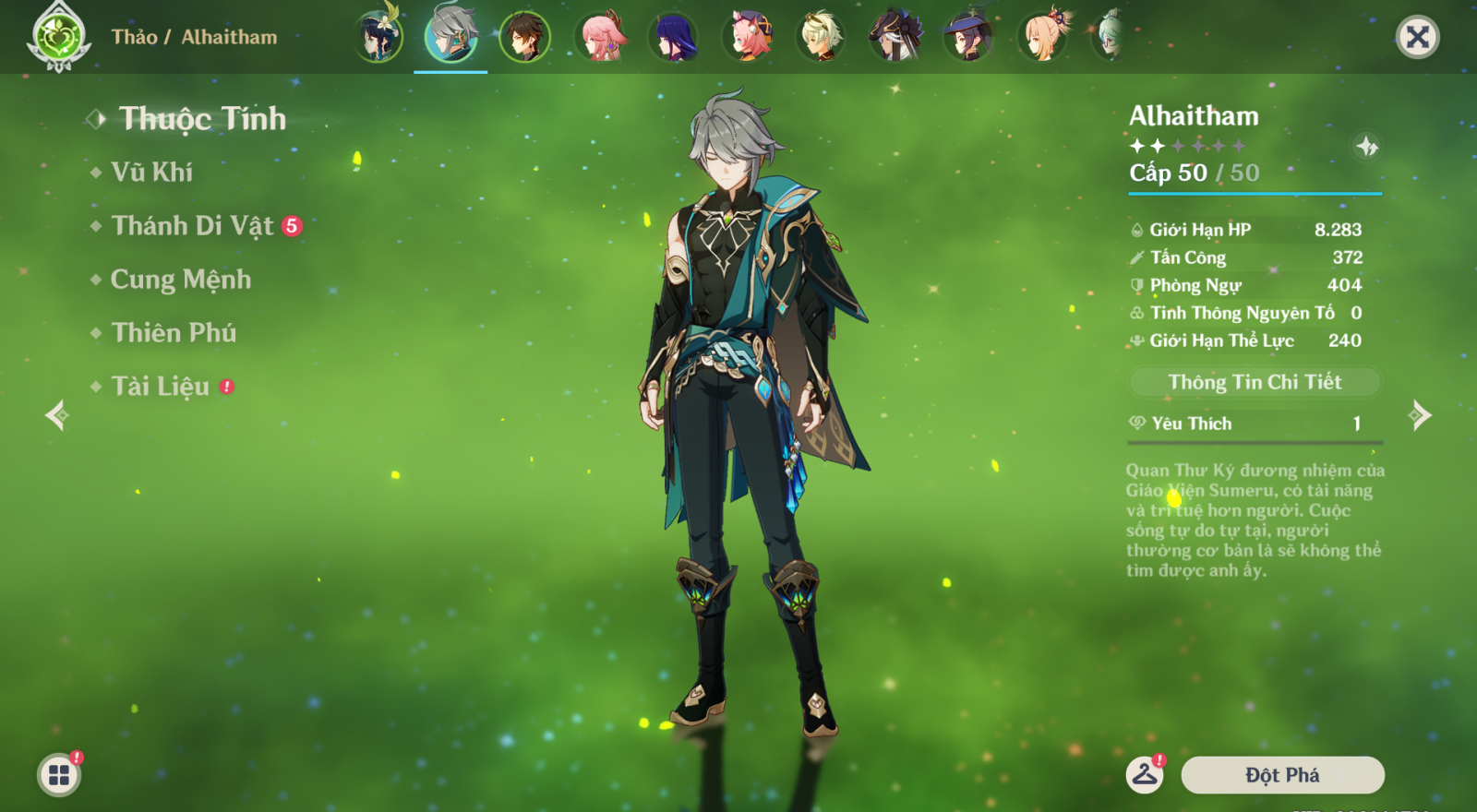Open the Thánh Di Vật artifacts menu
Screen dimensions: 1477x812
coord(193,226)
